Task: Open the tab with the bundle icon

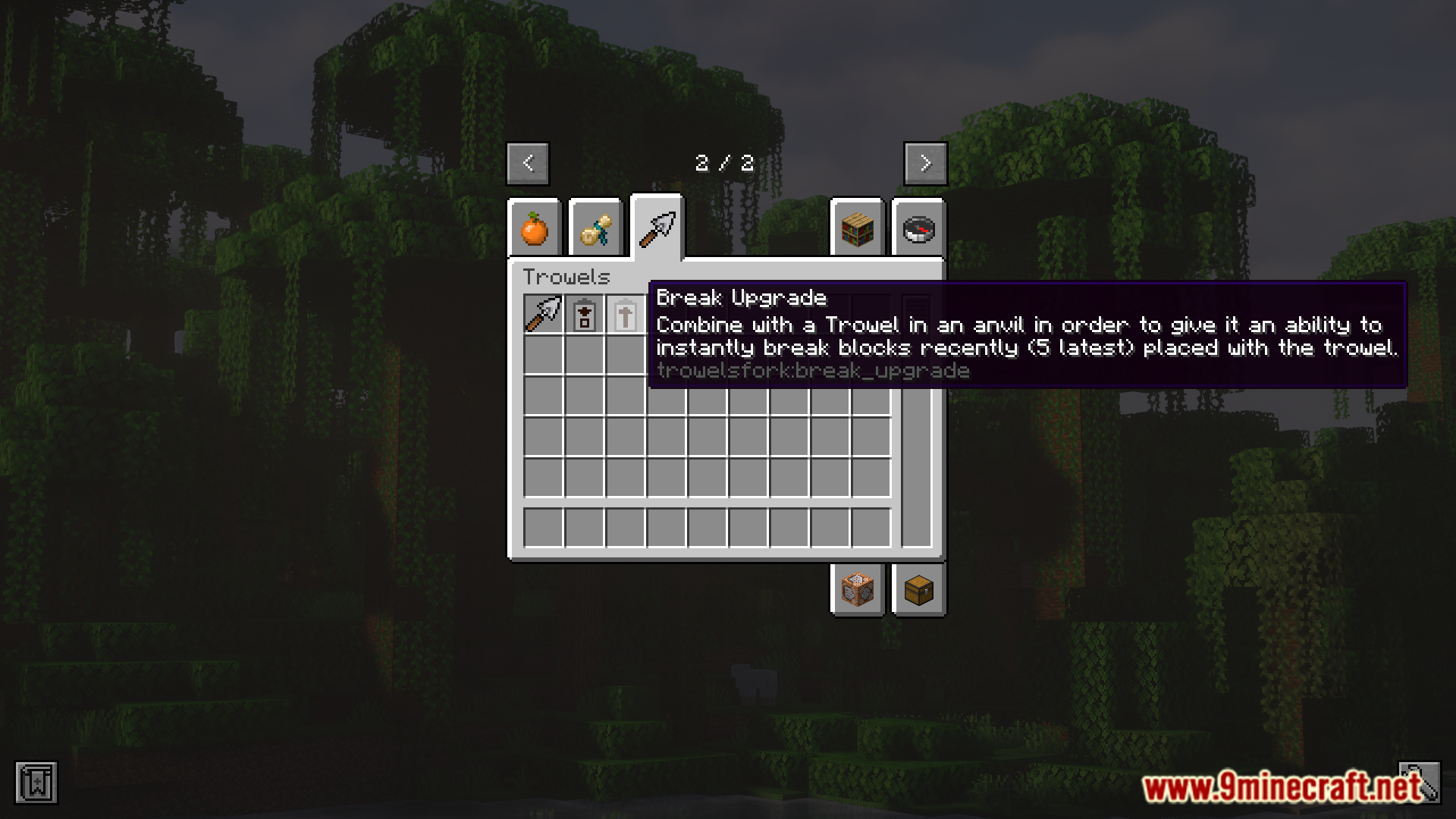Action: pyautogui.click(x=595, y=228)
